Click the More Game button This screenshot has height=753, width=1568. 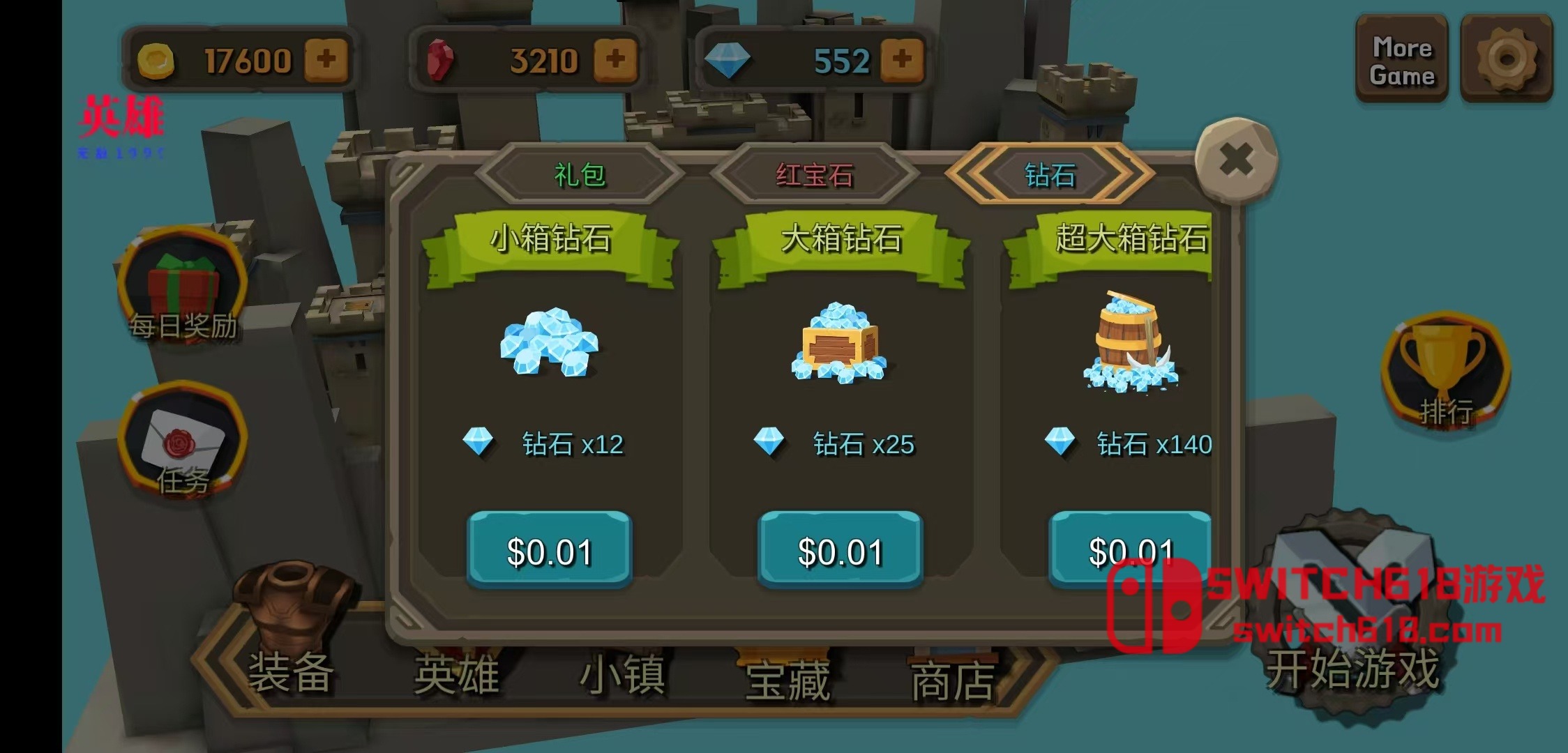(x=1402, y=59)
